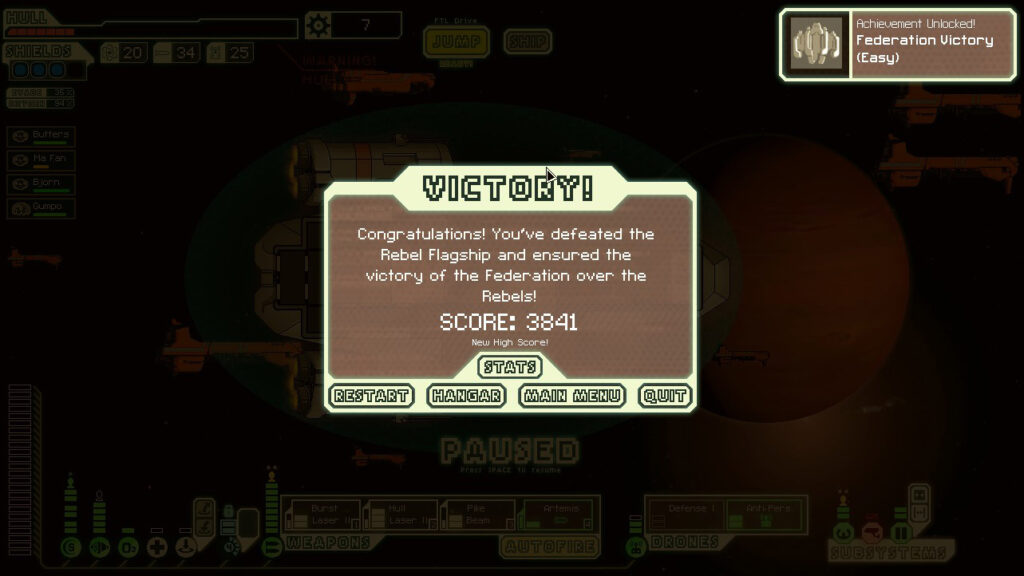Open the Ship screen

(527, 42)
